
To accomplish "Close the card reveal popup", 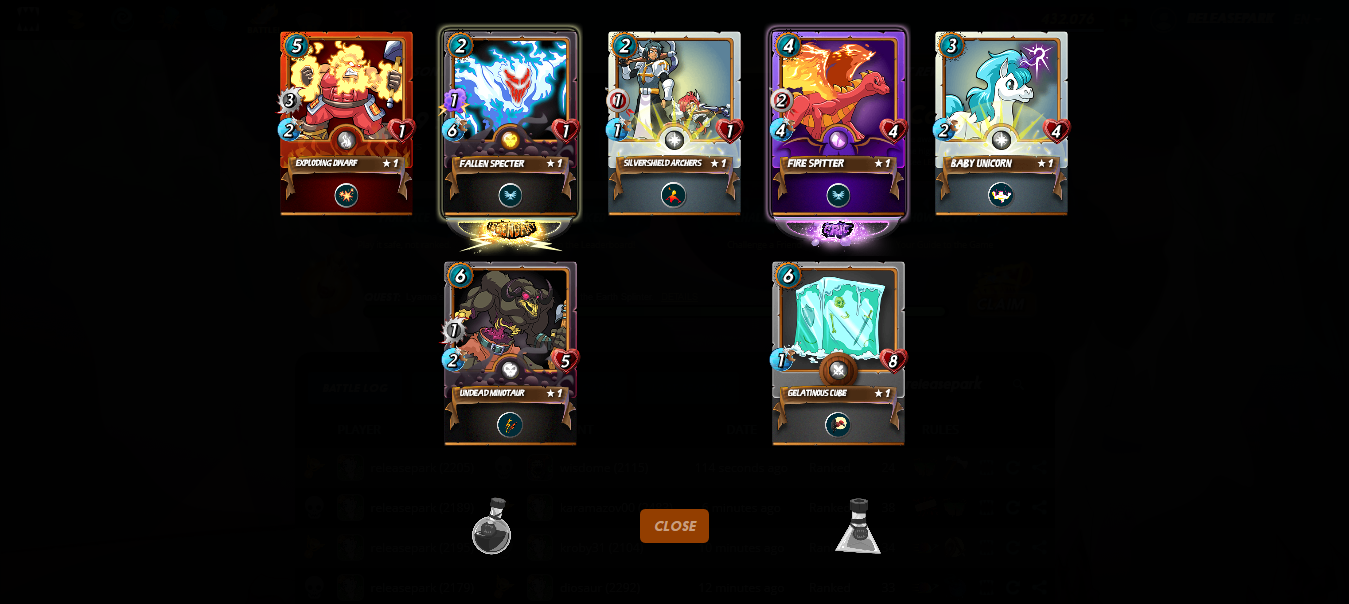I will point(674,526).
